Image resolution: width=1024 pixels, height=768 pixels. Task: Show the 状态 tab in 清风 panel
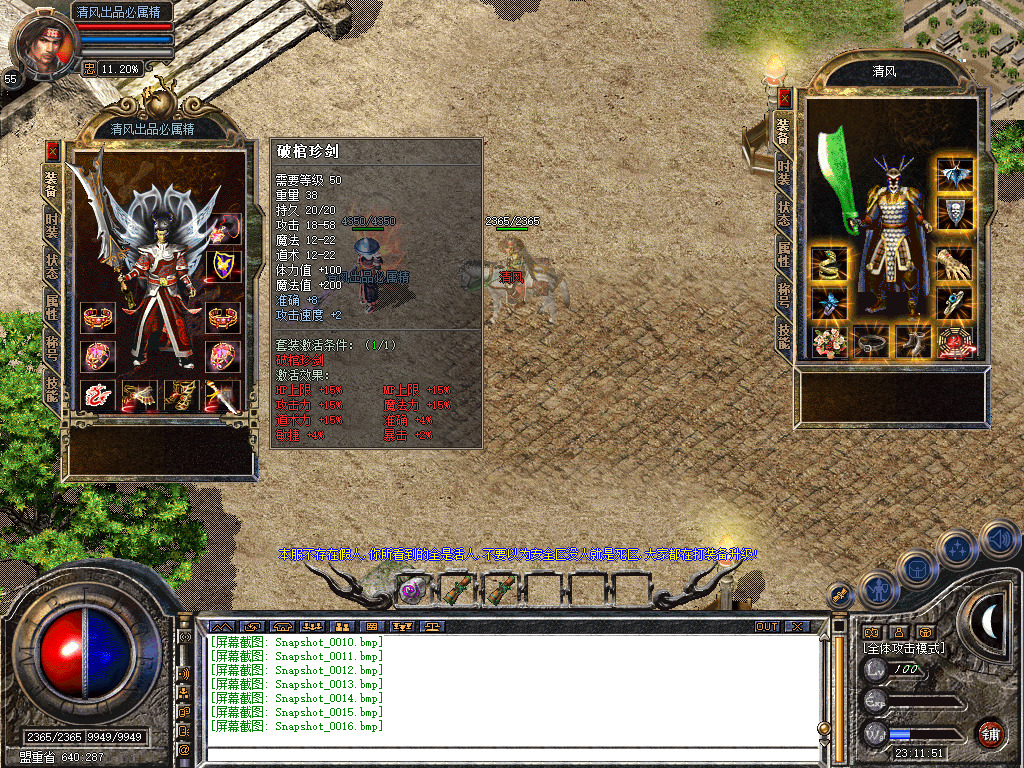click(785, 212)
